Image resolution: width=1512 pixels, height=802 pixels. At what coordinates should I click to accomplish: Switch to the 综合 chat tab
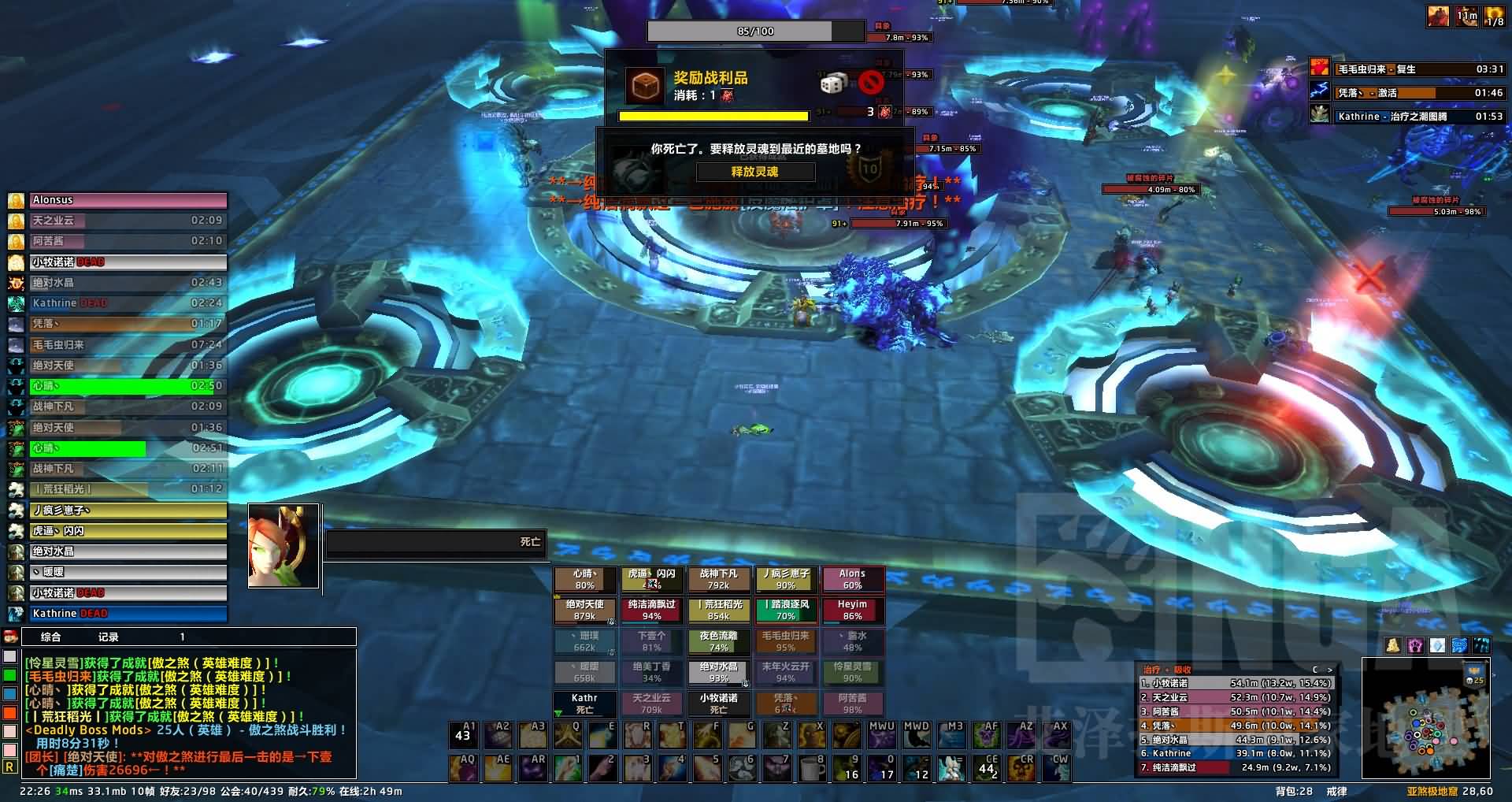[x=50, y=637]
